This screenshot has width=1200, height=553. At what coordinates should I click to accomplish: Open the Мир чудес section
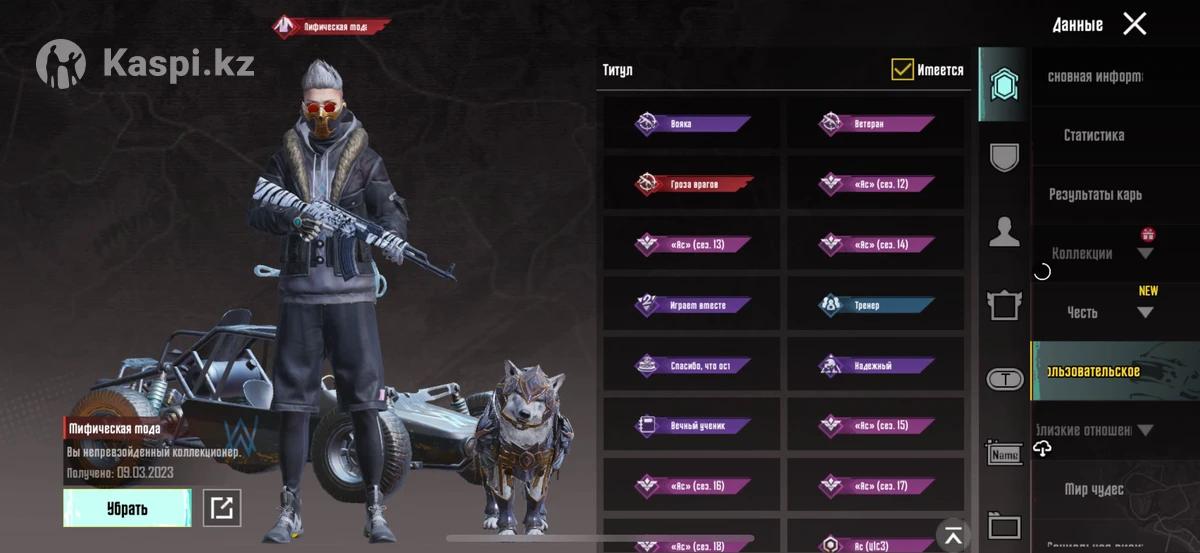tap(1094, 490)
